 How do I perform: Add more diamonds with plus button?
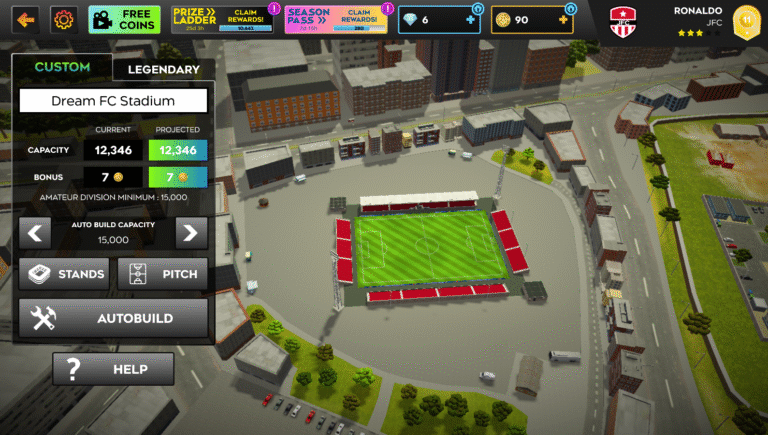(471, 19)
